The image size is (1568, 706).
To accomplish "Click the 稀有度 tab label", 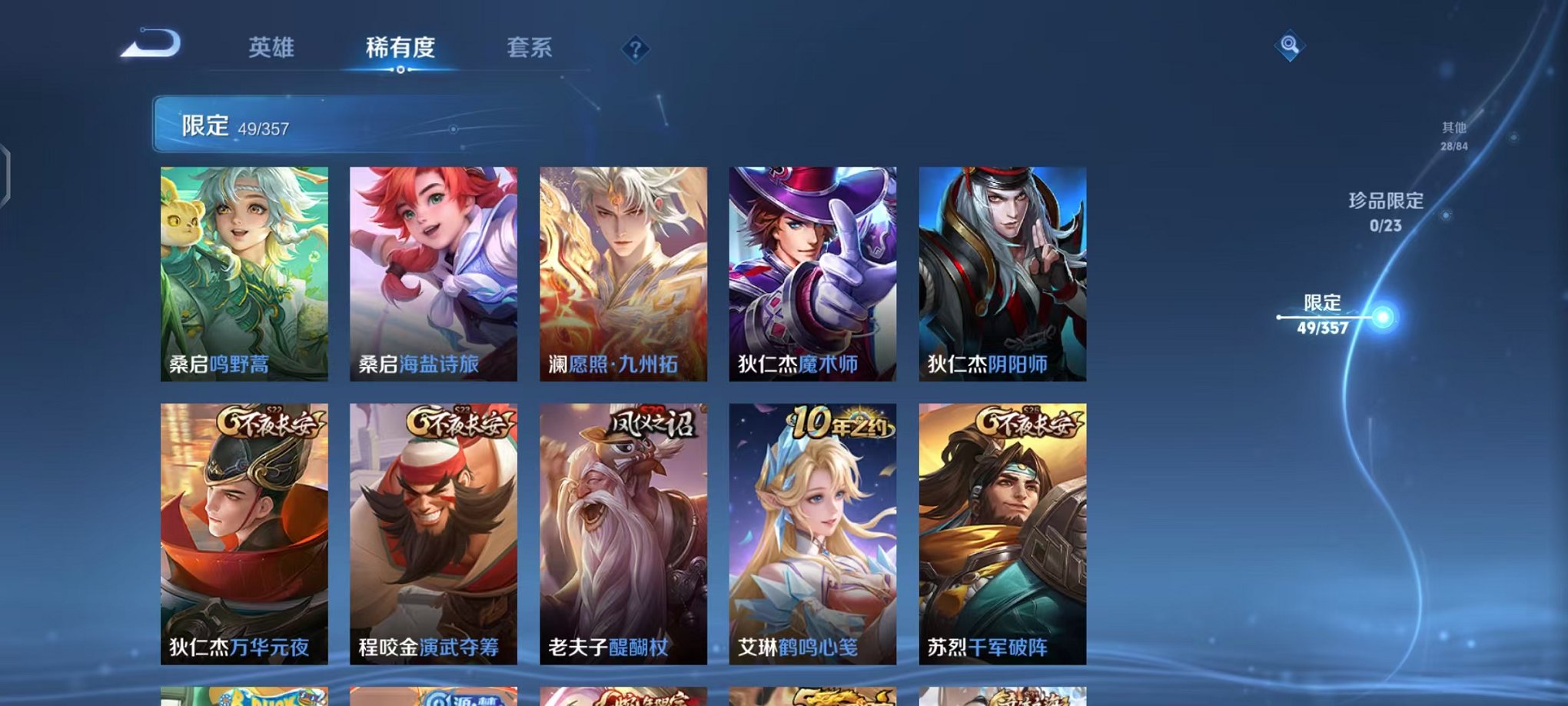I will coord(400,48).
